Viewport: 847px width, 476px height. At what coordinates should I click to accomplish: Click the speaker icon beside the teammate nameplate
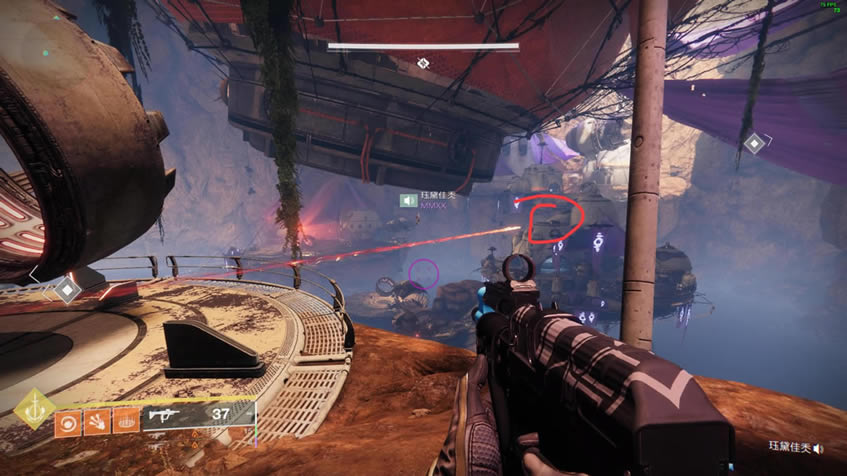point(408,200)
